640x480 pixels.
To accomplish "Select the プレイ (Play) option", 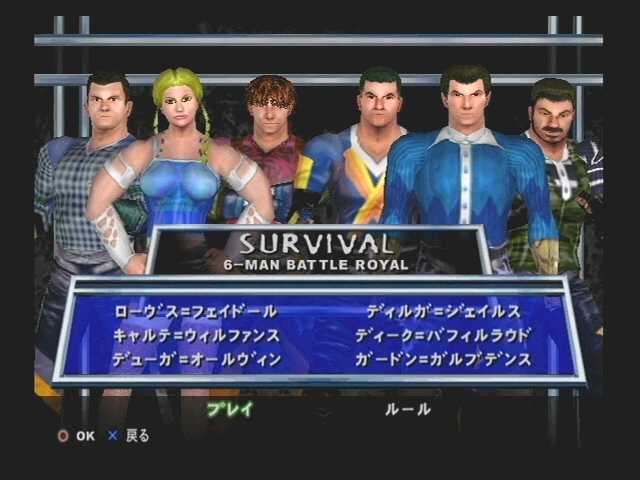I will point(229,409).
